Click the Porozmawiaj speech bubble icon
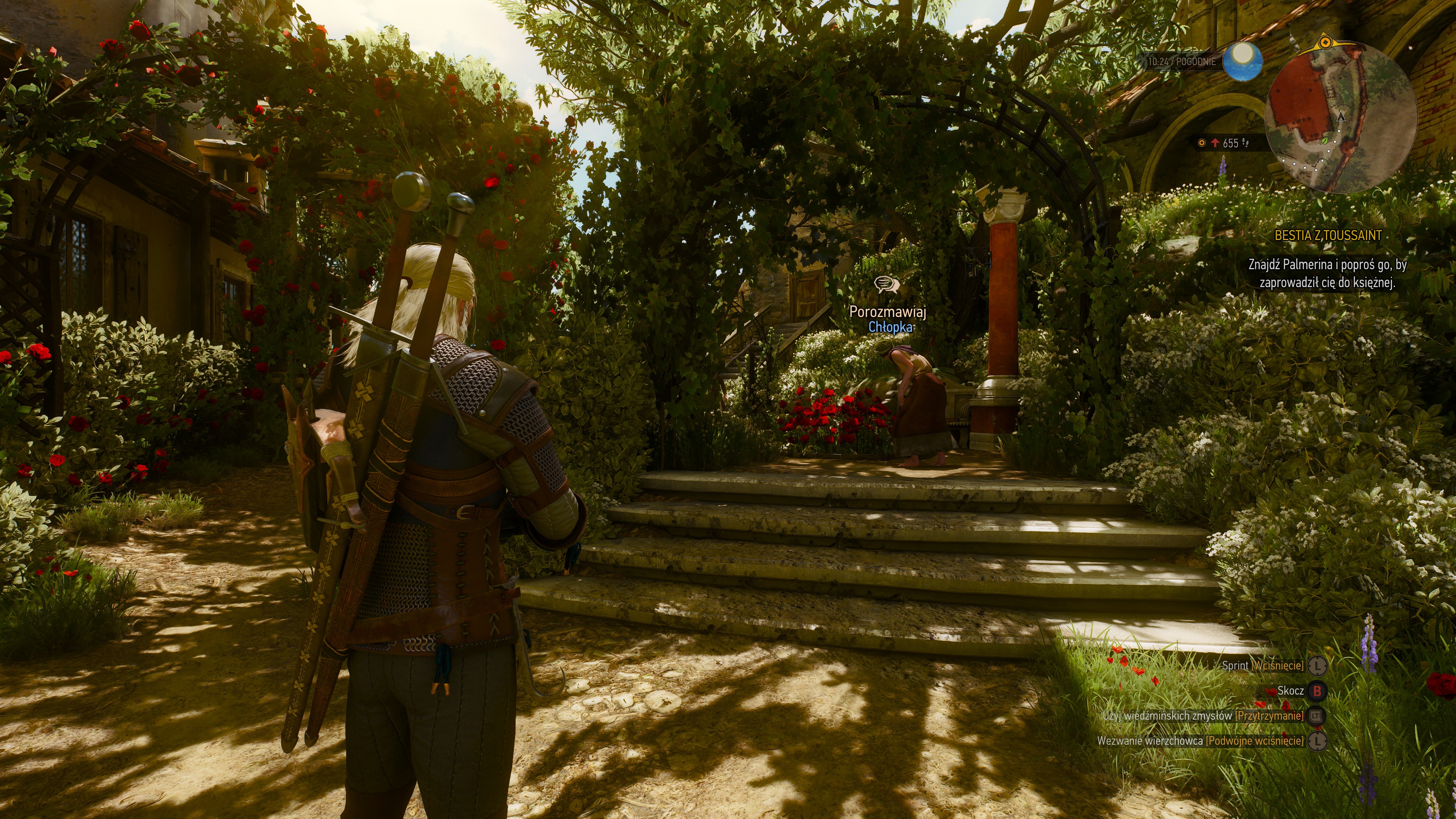This screenshot has height=819, width=1456. coord(886,284)
